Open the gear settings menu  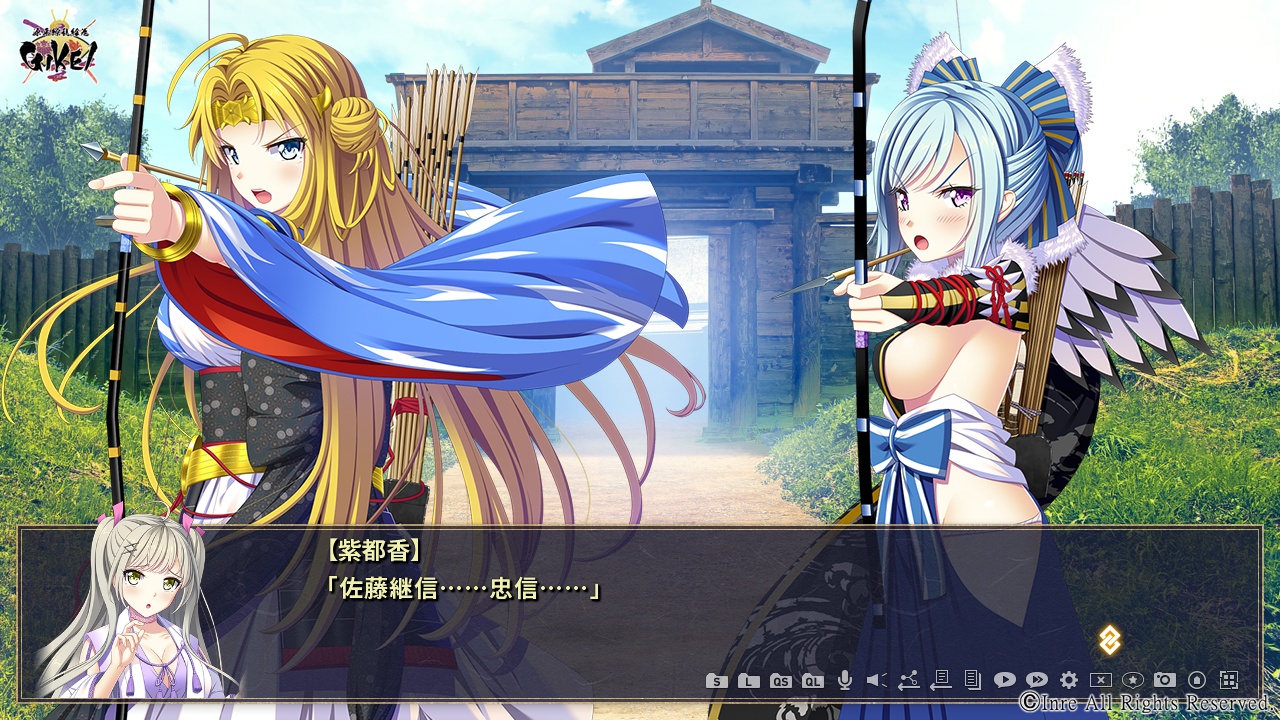coord(1069,681)
